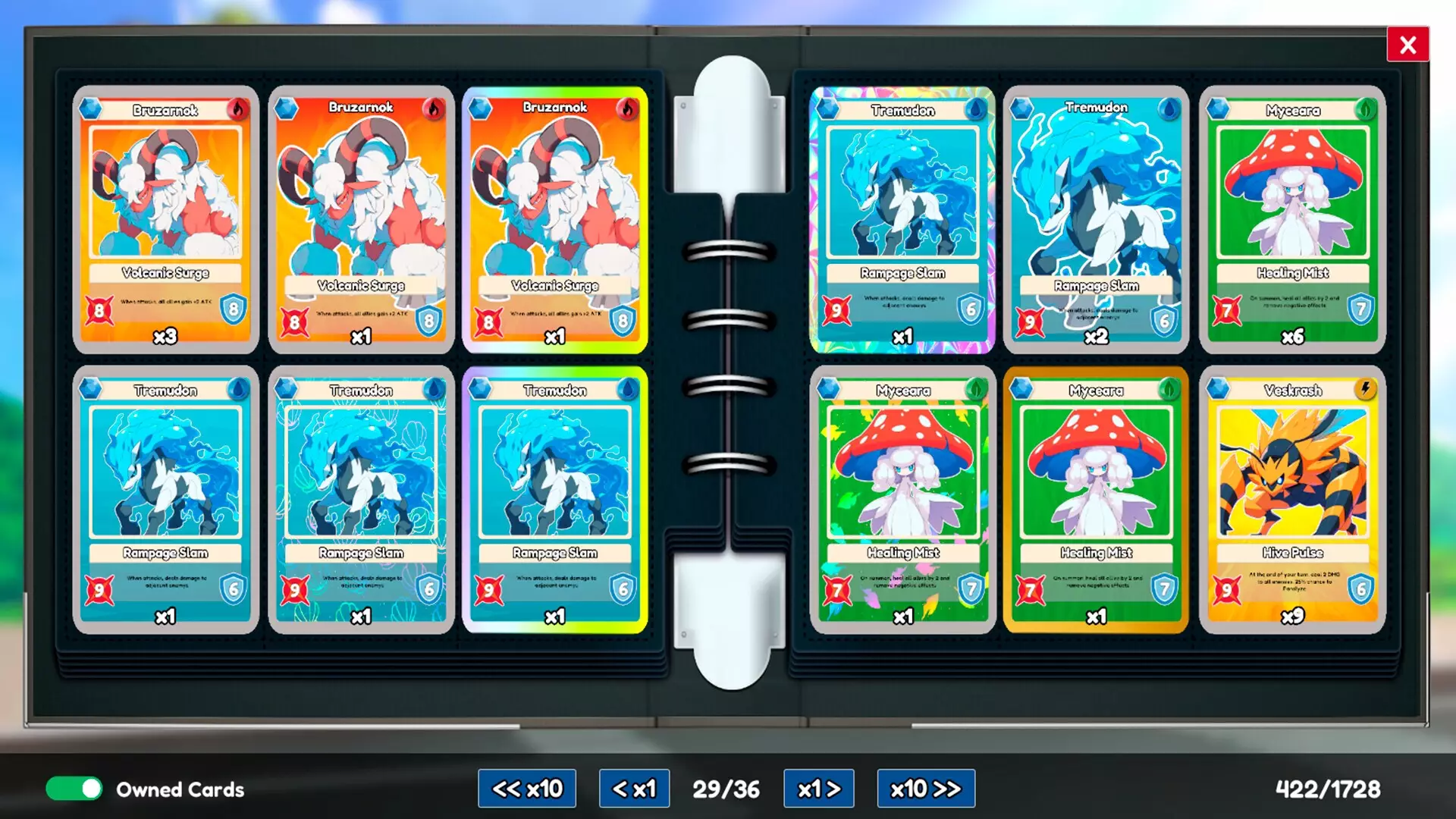The width and height of the screenshot is (1456, 819).
Task: Select the holographic Tremudon Rampage Slam card
Action: [902, 220]
